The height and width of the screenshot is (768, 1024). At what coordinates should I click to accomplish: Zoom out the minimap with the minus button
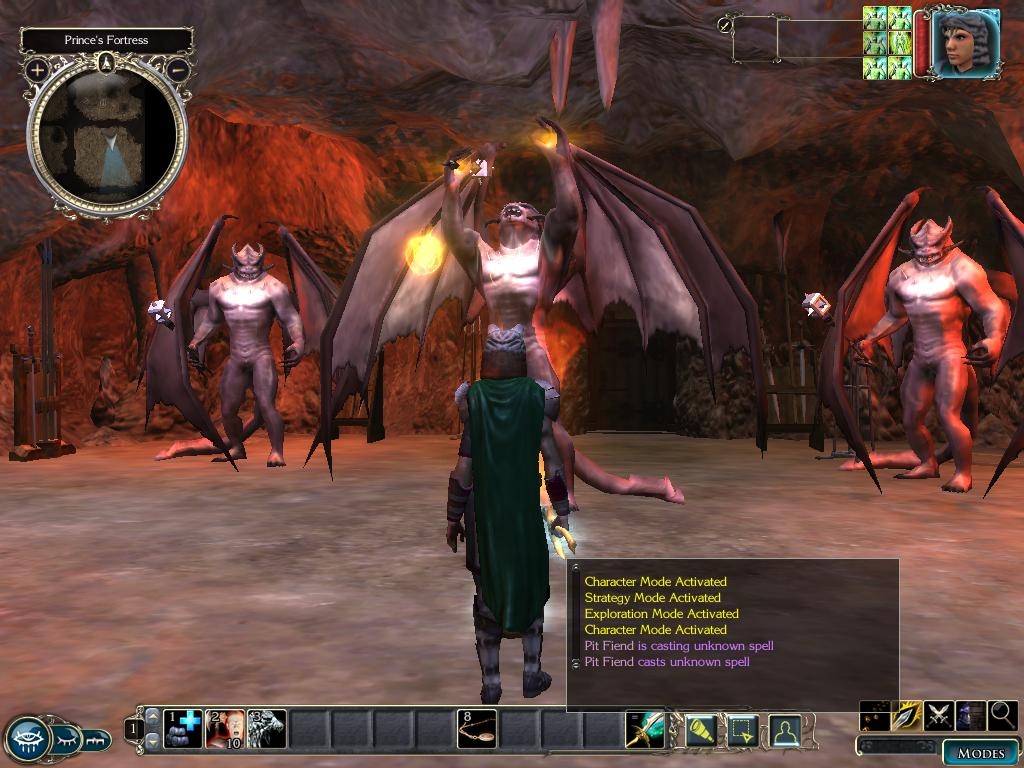pyautogui.click(x=177, y=70)
